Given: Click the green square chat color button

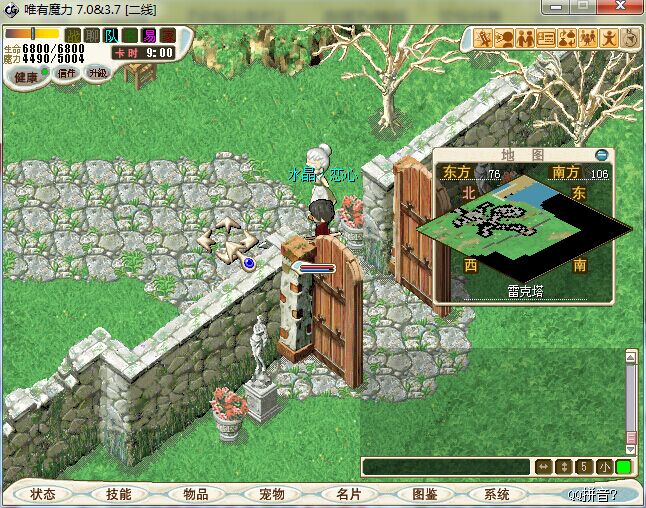Looking at the screenshot, I should pyautogui.click(x=624, y=467).
